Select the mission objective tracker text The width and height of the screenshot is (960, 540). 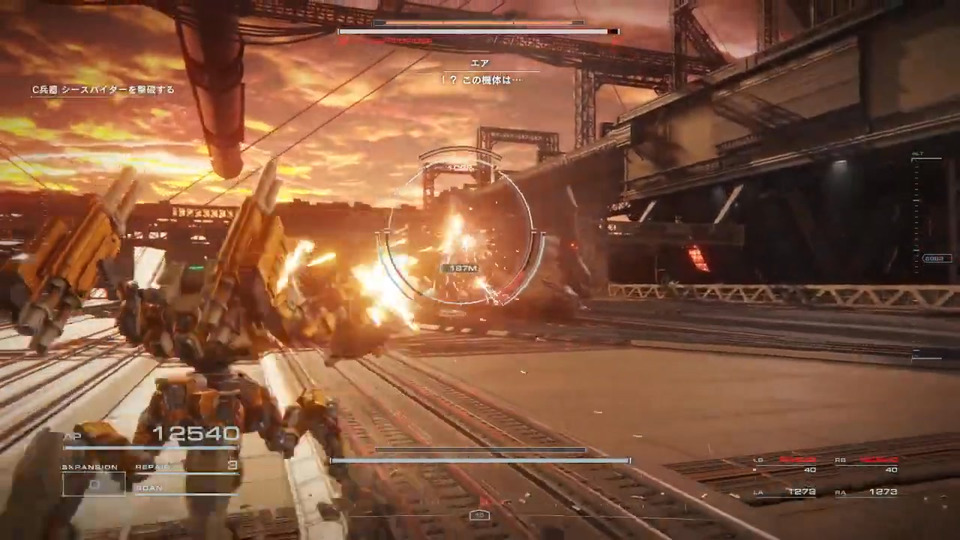103,90
